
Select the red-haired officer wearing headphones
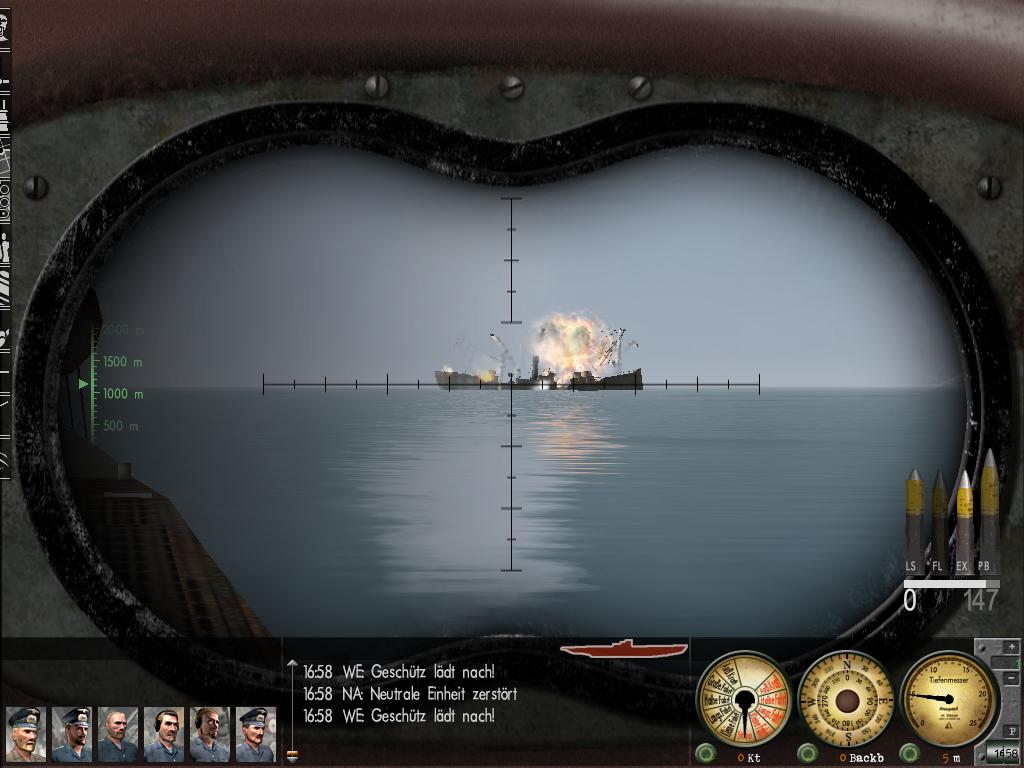point(210,734)
